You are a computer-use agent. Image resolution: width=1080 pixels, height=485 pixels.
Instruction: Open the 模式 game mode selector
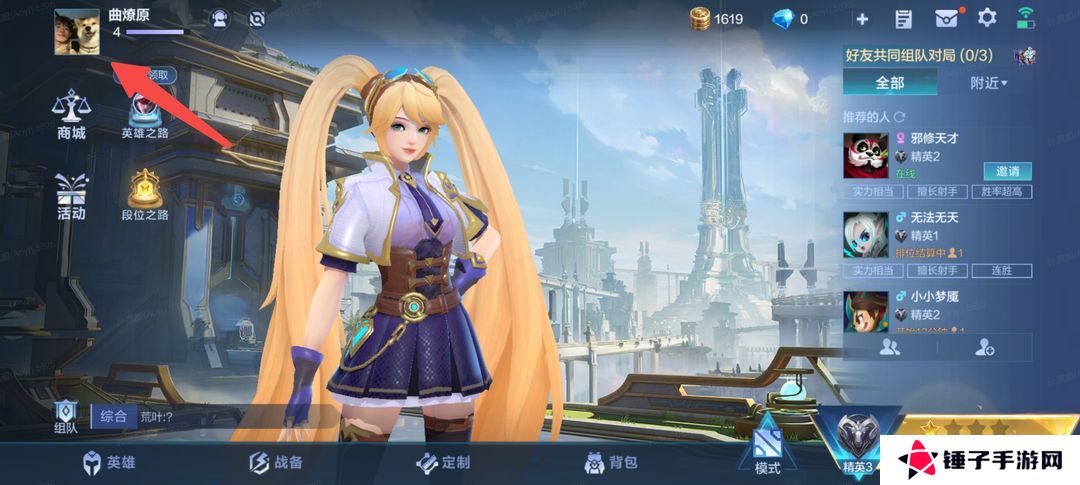[x=767, y=452]
